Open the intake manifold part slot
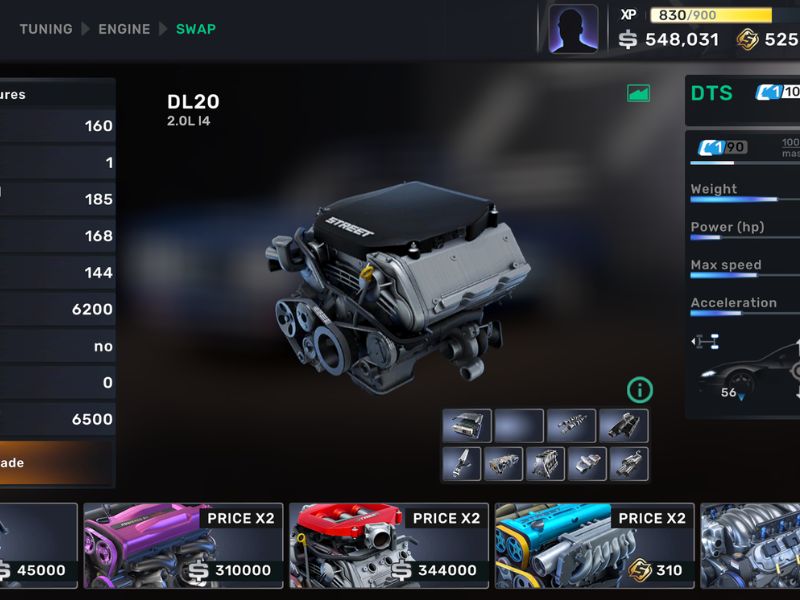 tap(624, 426)
